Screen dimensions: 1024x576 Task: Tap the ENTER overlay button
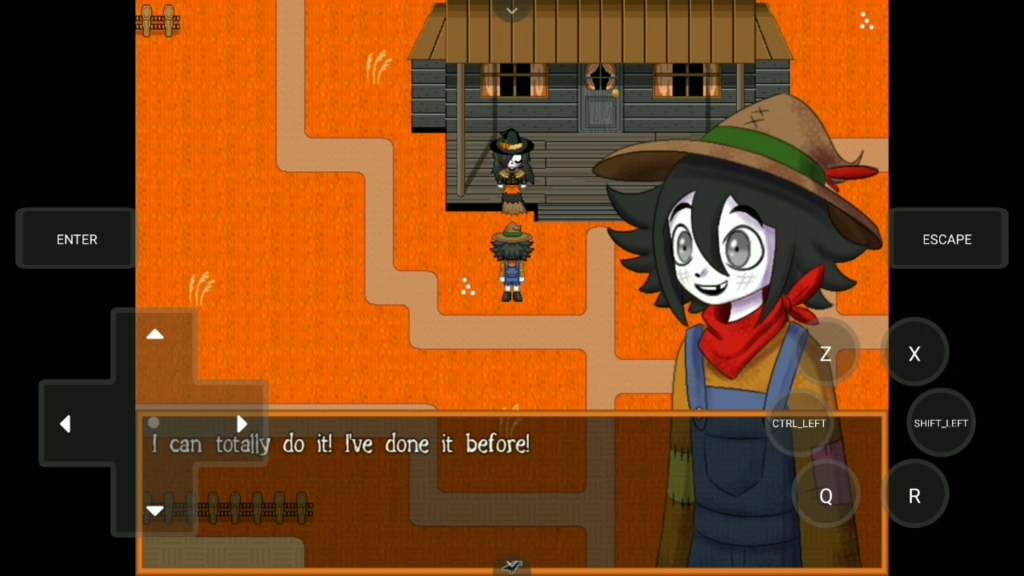(76, 240)
